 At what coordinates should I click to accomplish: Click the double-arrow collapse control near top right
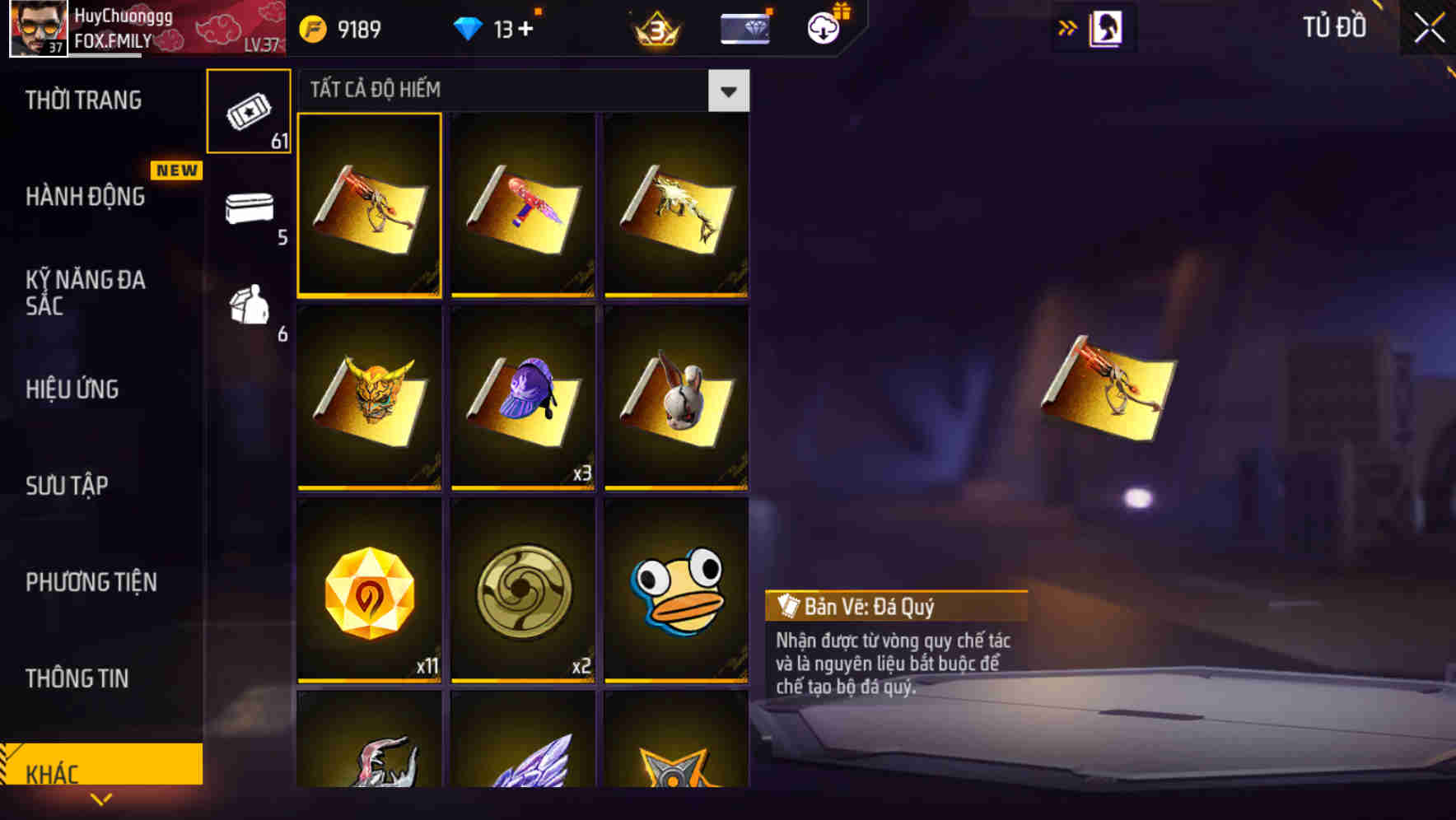tap(1066, 27)
